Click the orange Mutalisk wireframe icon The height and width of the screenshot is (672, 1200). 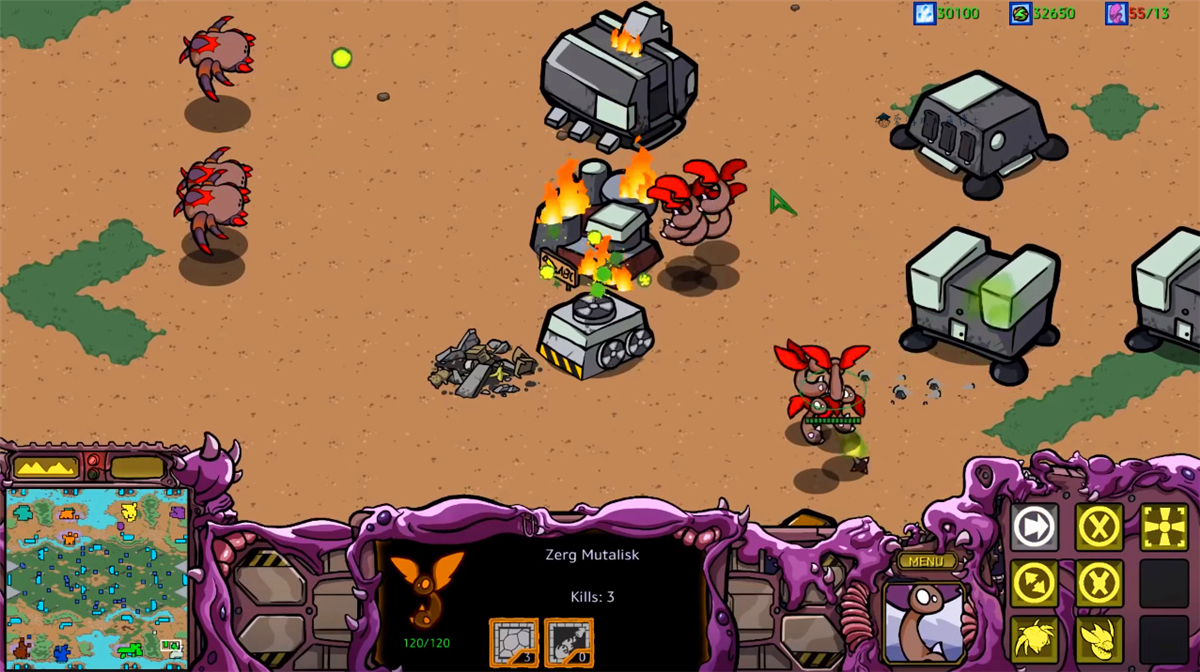(427, 589)
